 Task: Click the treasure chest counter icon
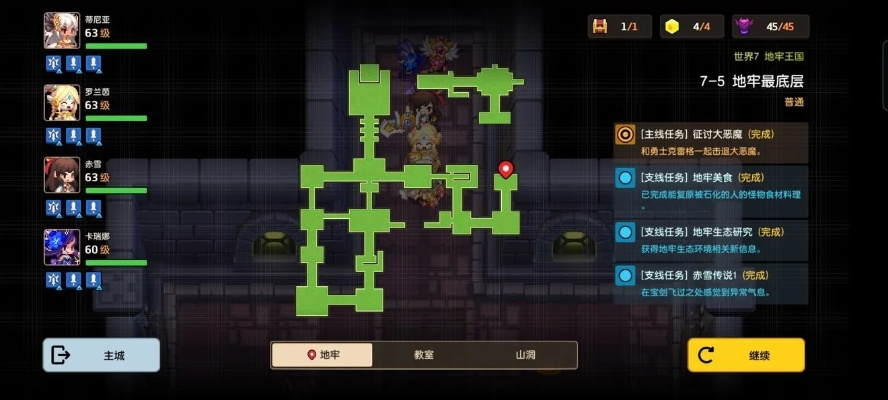coord(601,27)
